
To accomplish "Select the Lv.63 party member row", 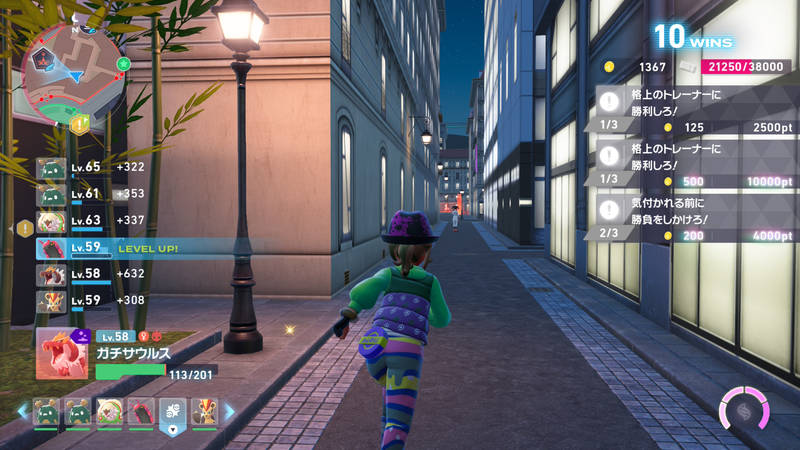I will pos(90,221).
